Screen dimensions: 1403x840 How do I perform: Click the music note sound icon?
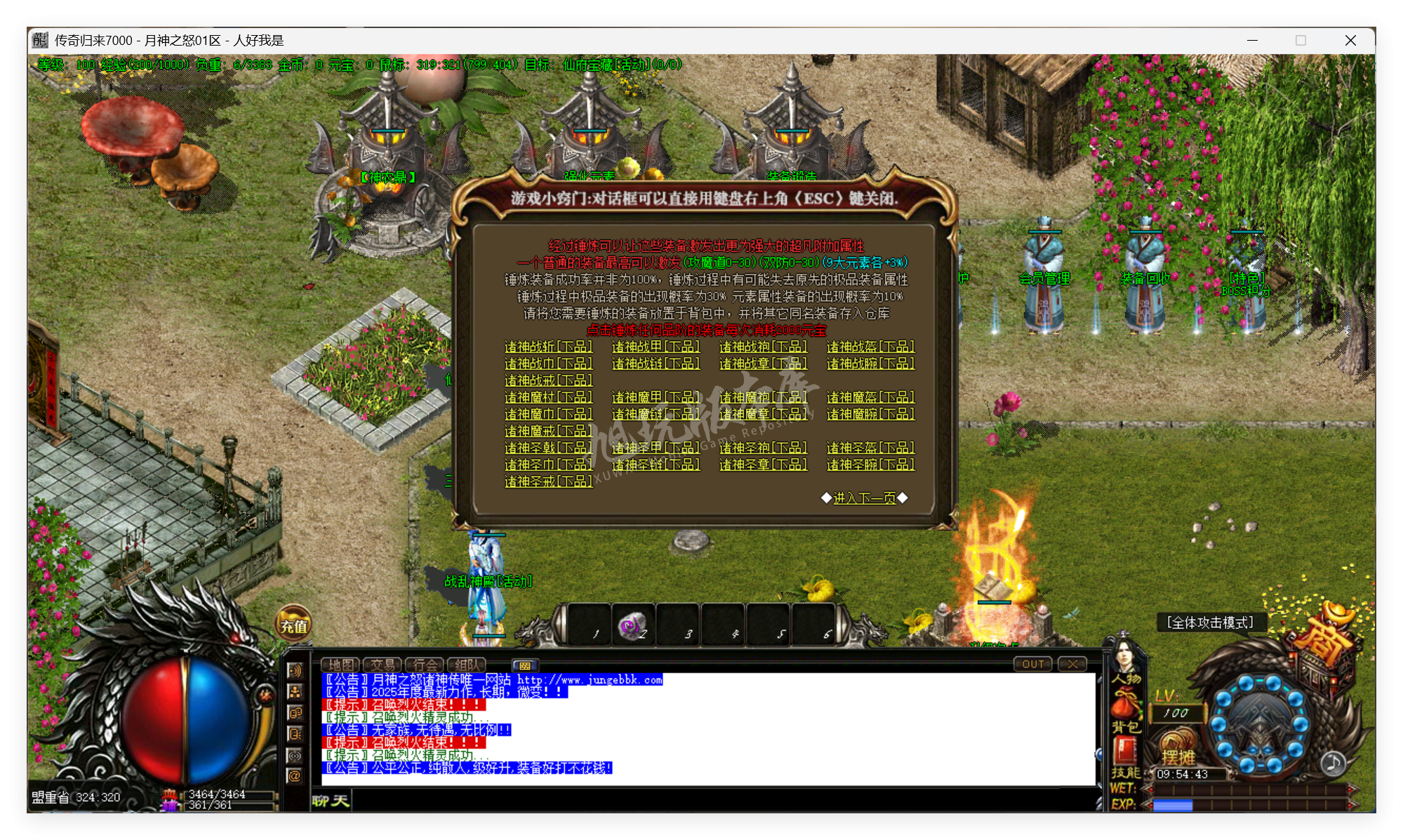tap(1334, 764)
